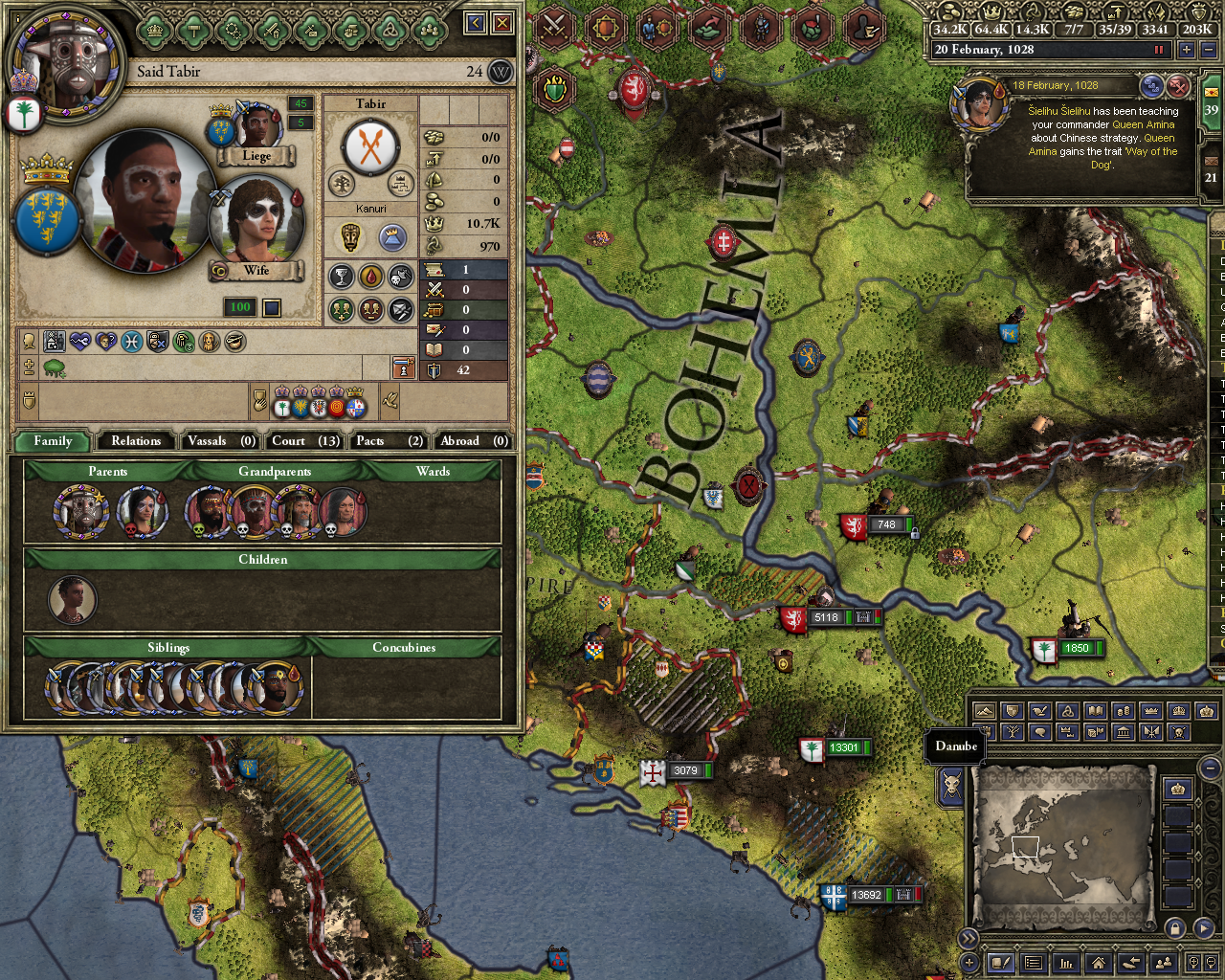Click the goblet interaction icon on character sheet

340,276
